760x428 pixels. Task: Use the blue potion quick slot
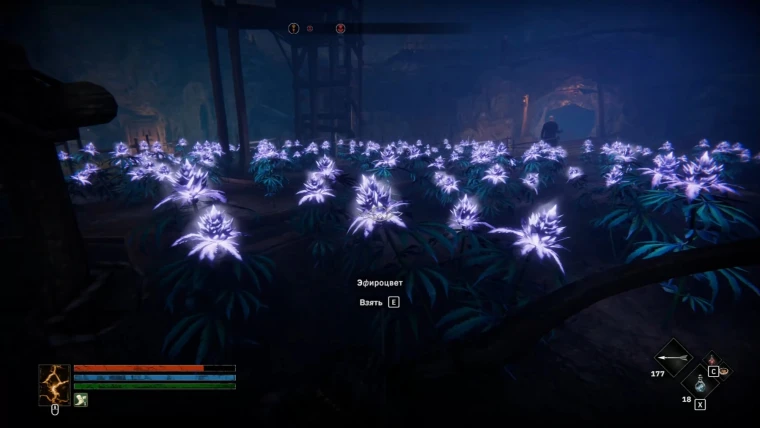coord(699,382)
